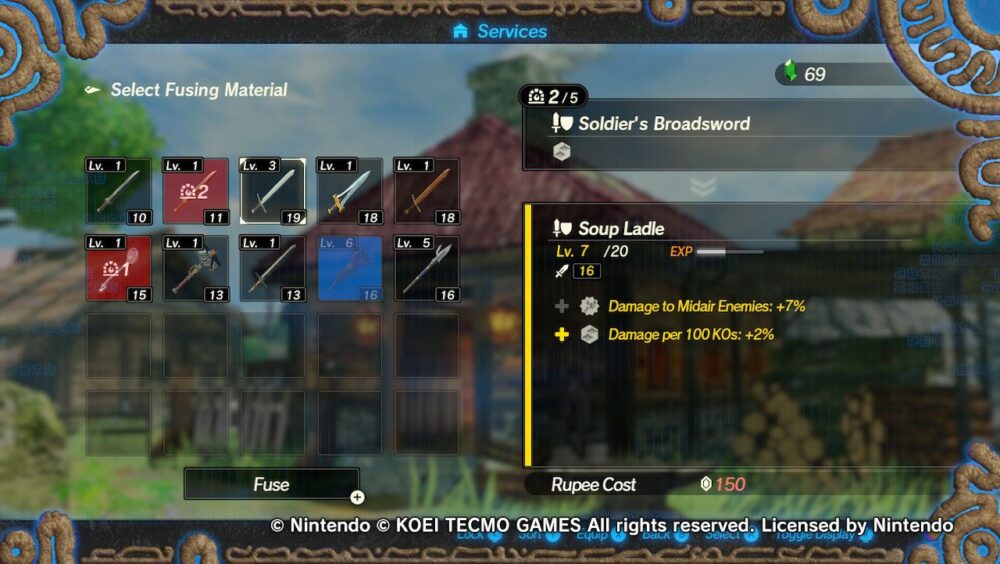Choose the stone hammer with power 13

click(196, 268)
